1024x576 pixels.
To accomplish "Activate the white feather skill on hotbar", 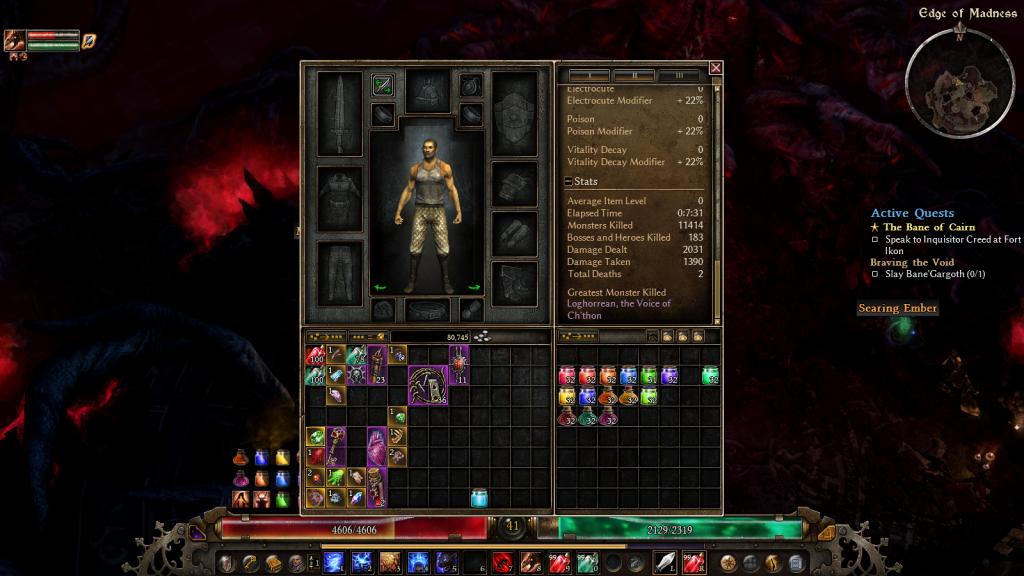I will tap(665, 562).
